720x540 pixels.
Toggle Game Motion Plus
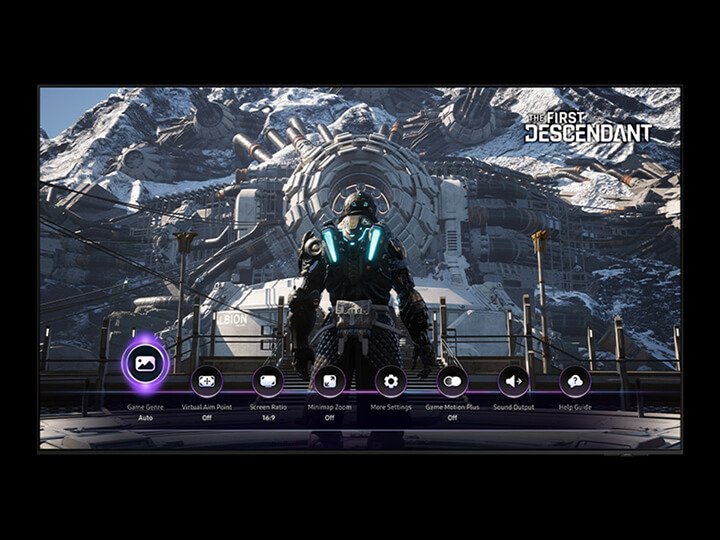tap(452, 381)
